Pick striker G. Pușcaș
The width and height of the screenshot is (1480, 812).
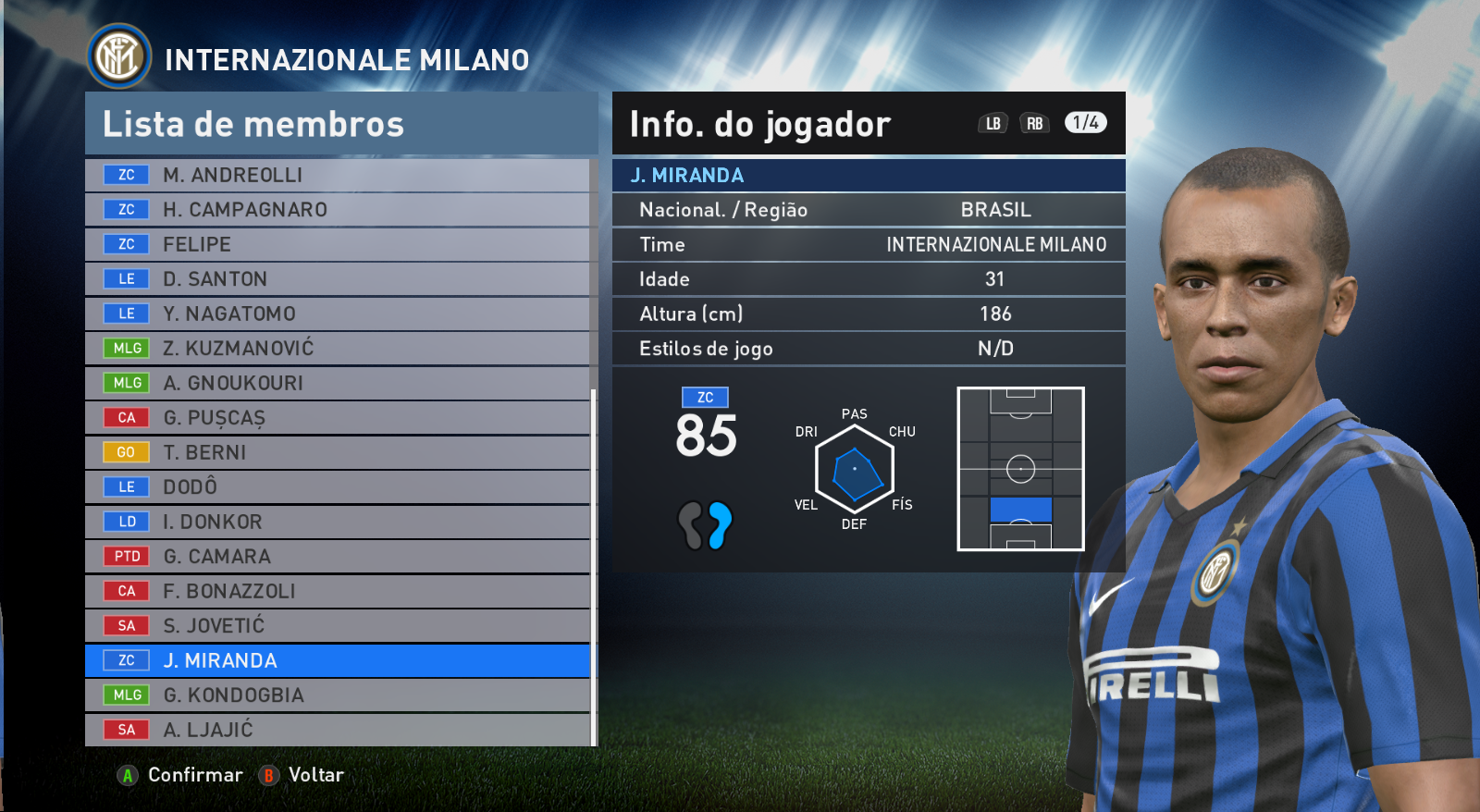click(x=338, y=418)
